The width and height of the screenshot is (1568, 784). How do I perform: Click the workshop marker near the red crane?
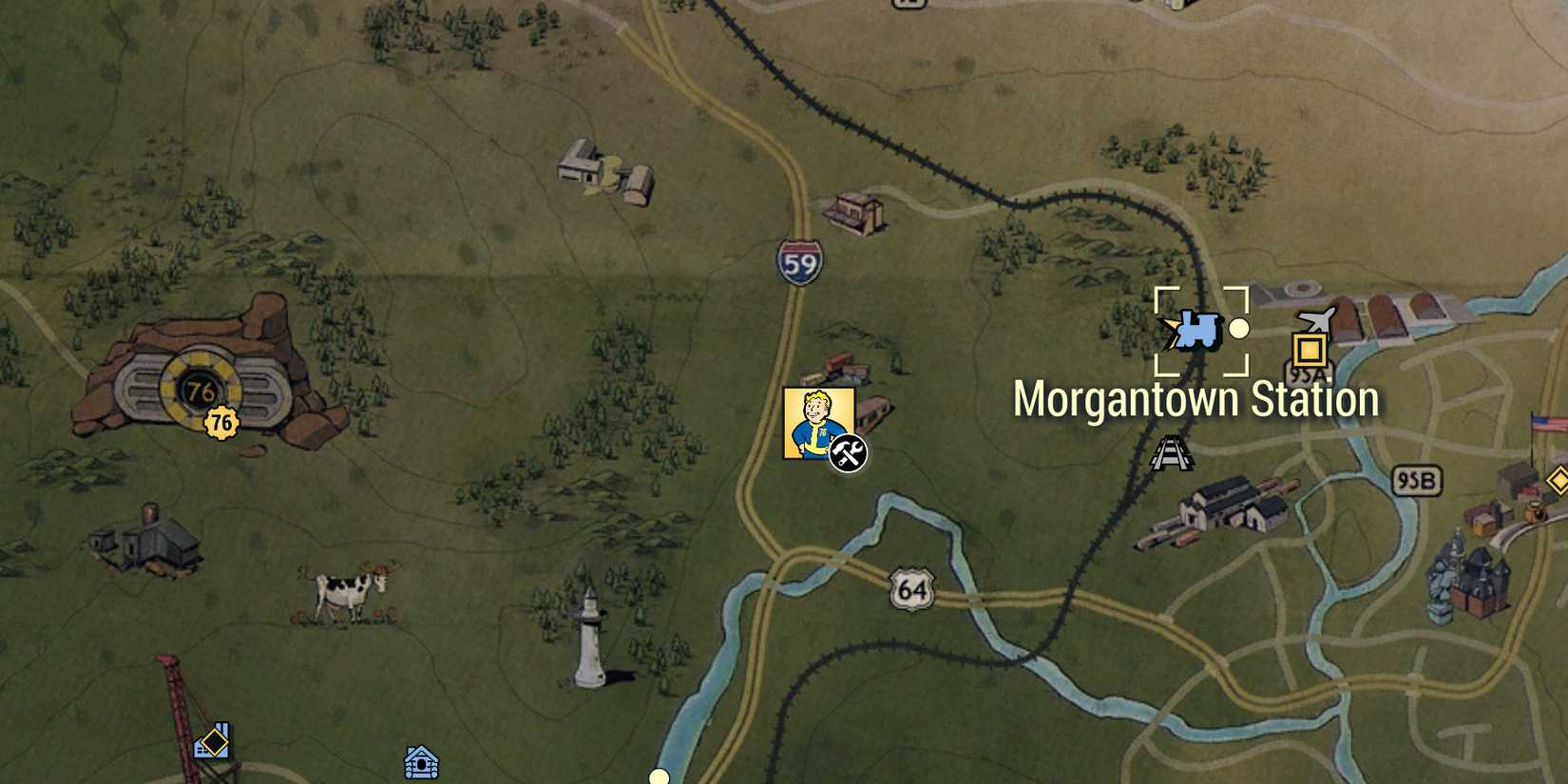click(211, 738)
